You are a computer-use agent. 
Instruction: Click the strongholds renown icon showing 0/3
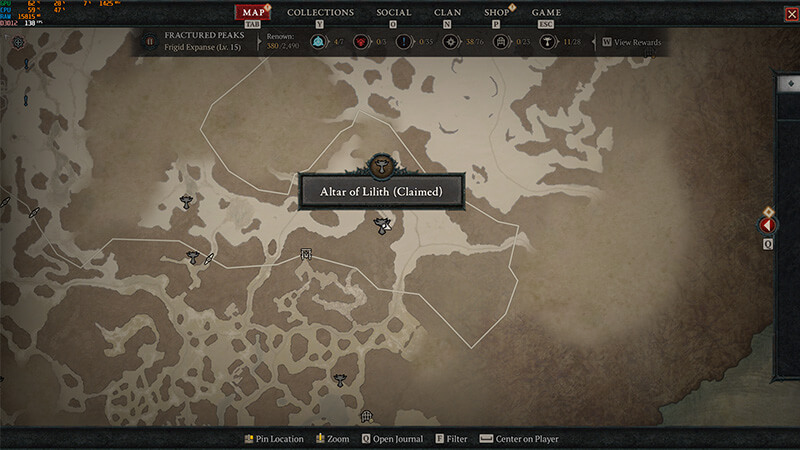(361, 42)
